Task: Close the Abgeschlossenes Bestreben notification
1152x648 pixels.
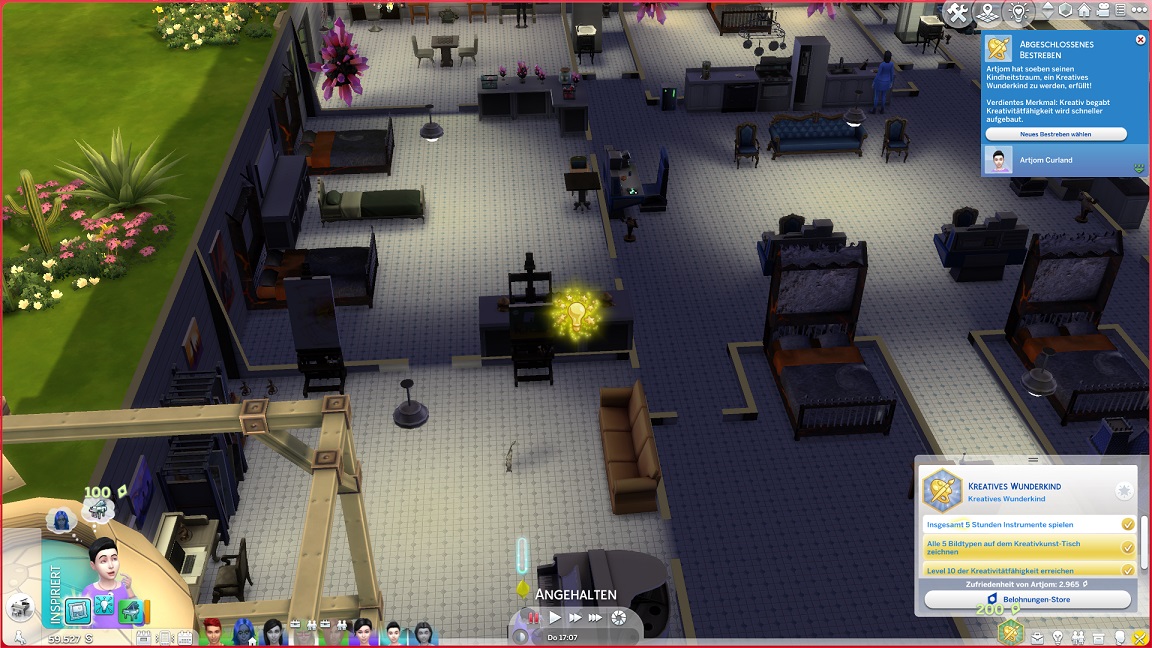Action: tap(1141, 40)
